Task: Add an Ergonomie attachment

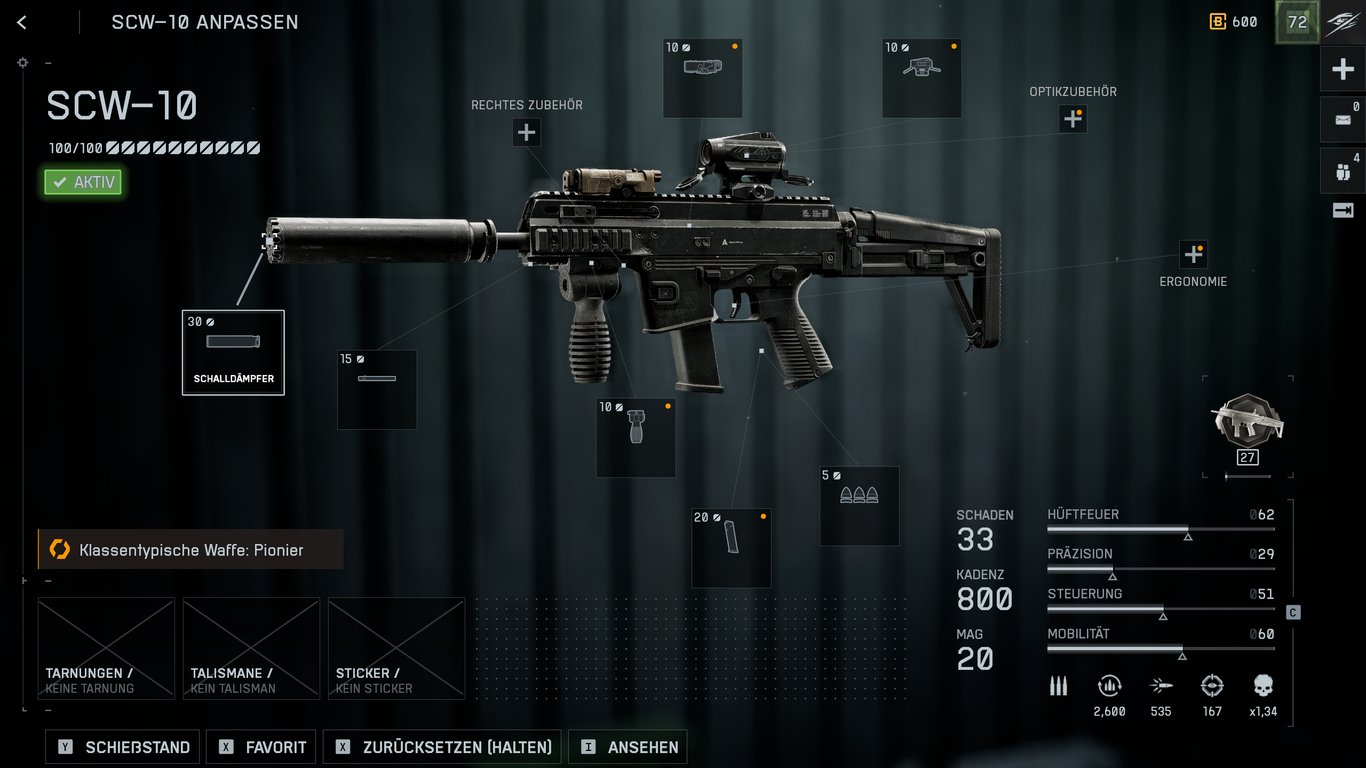Action: (x=1193, y=253)
